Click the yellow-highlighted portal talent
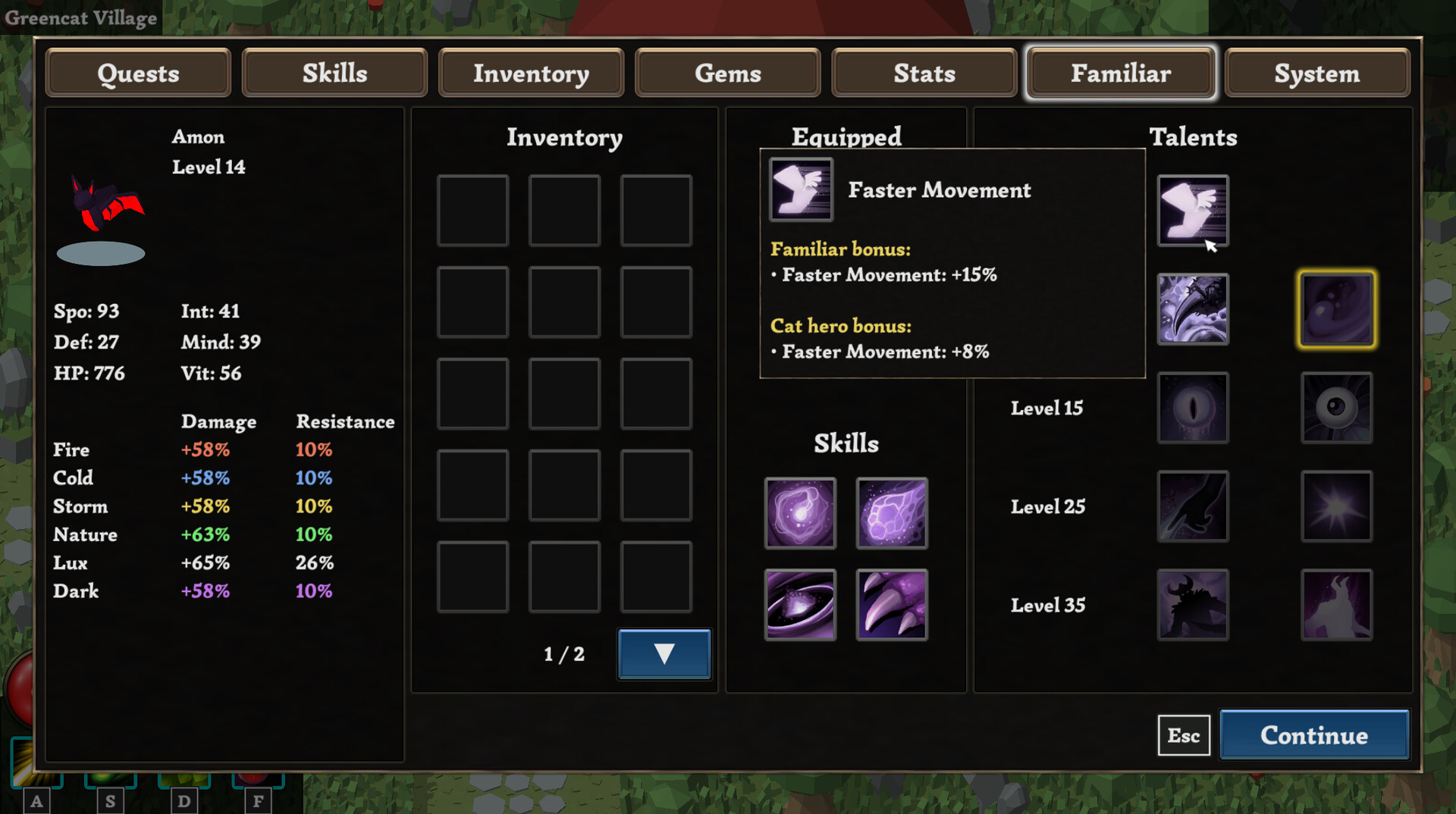 pos(1337,309)
